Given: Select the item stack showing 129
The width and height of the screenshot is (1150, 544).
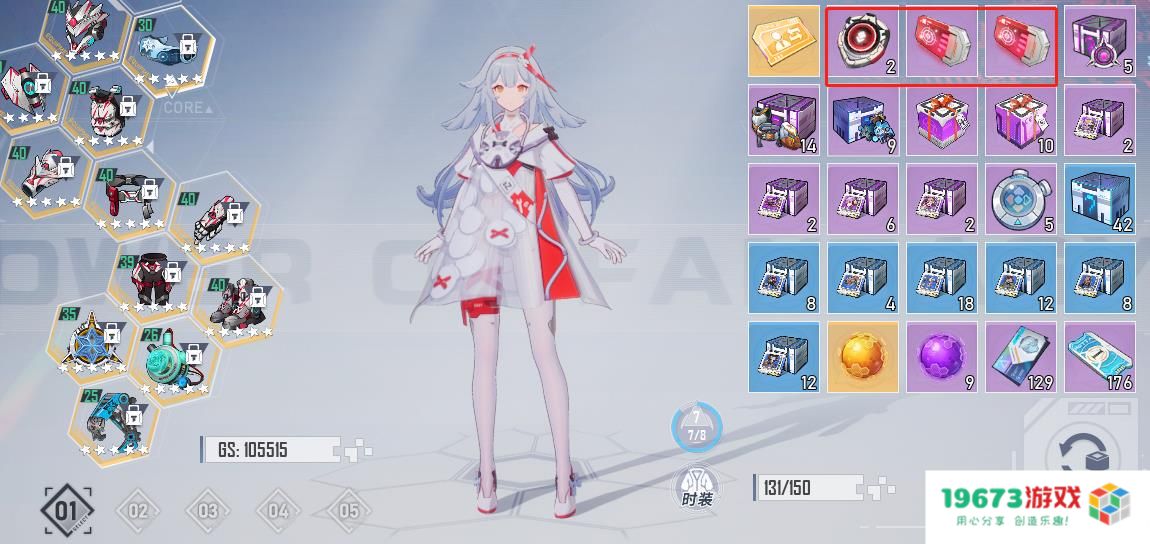Looking at the screenshot, I should [1020, 356].
